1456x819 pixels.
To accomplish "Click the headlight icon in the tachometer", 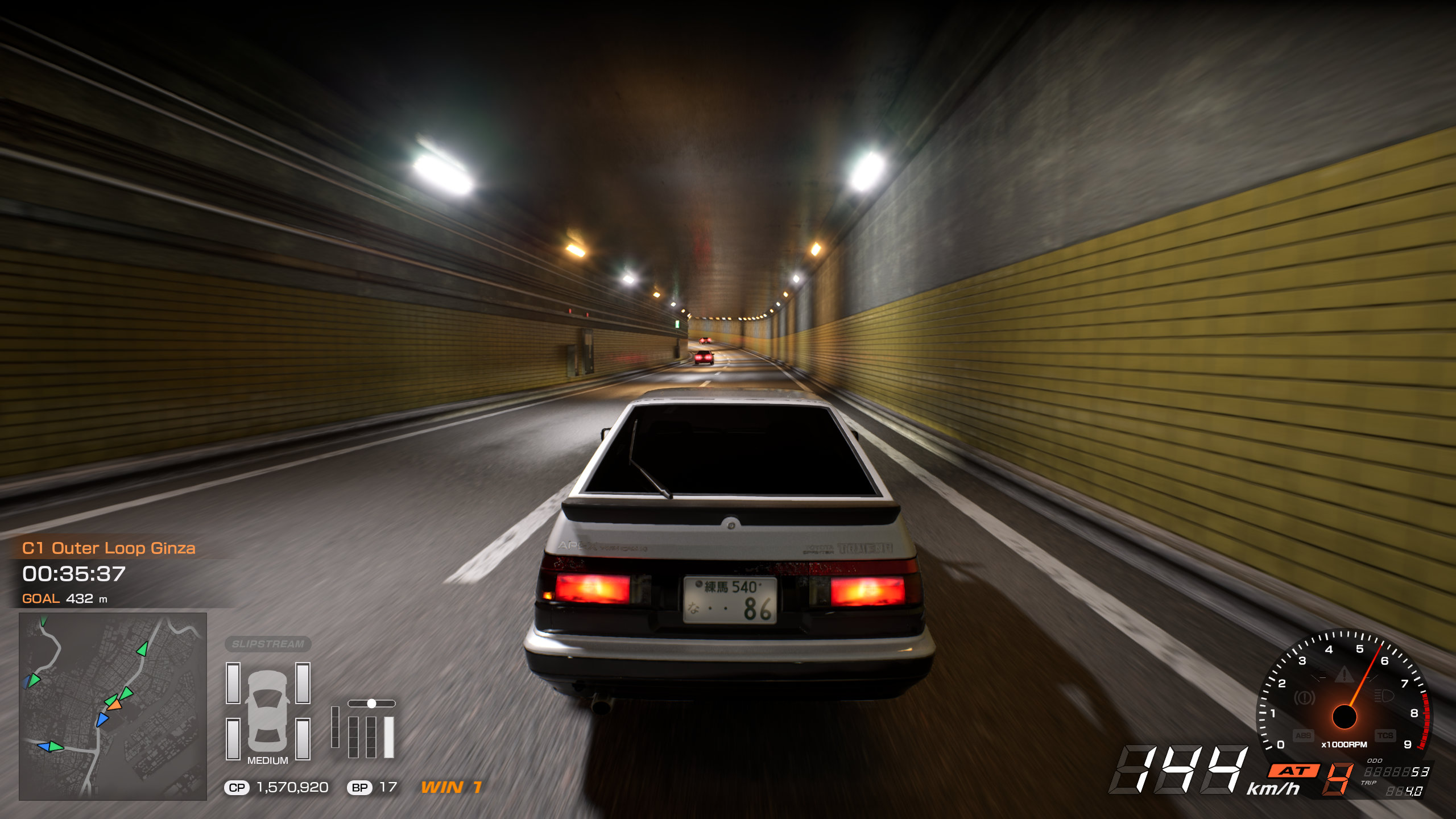I will [x=1383, y=696].
